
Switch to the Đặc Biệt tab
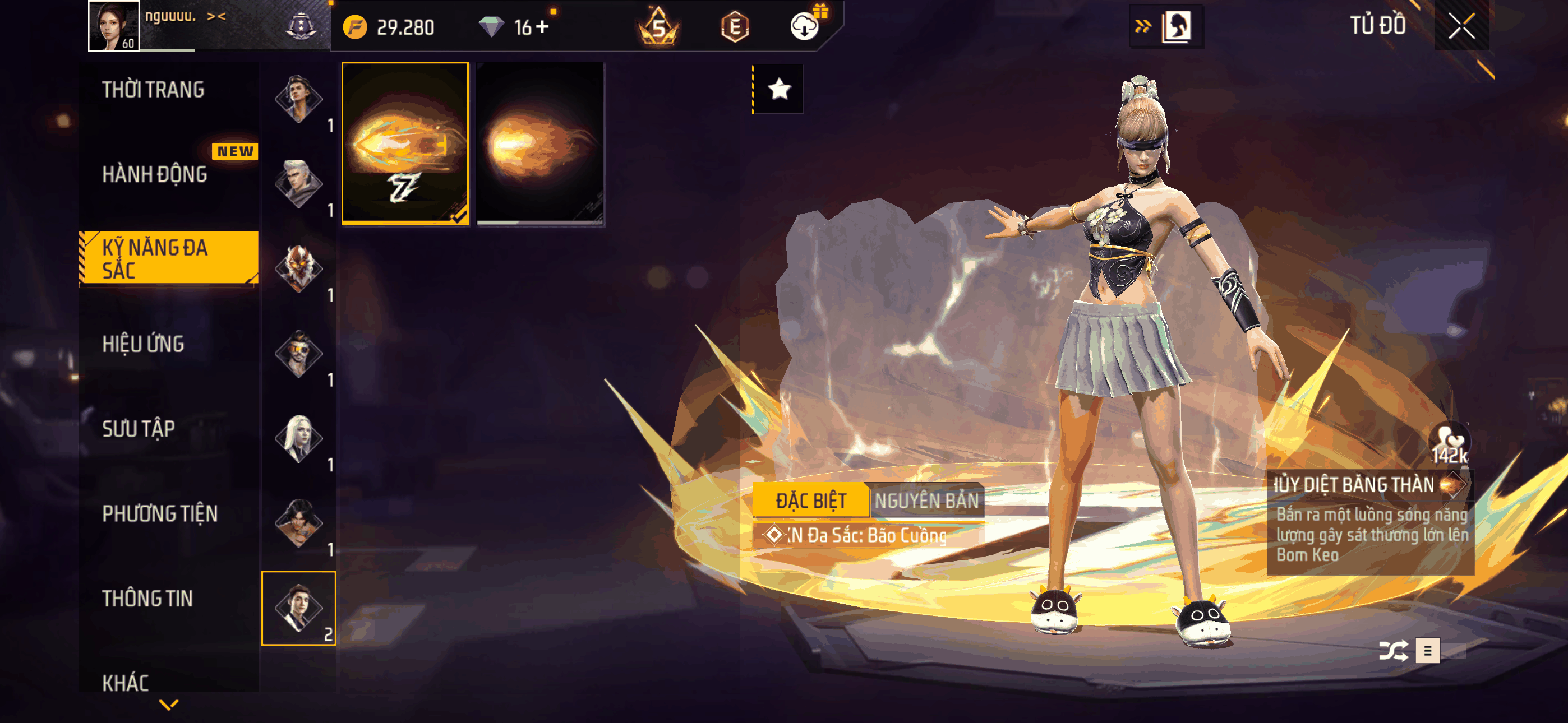point(810,501)
